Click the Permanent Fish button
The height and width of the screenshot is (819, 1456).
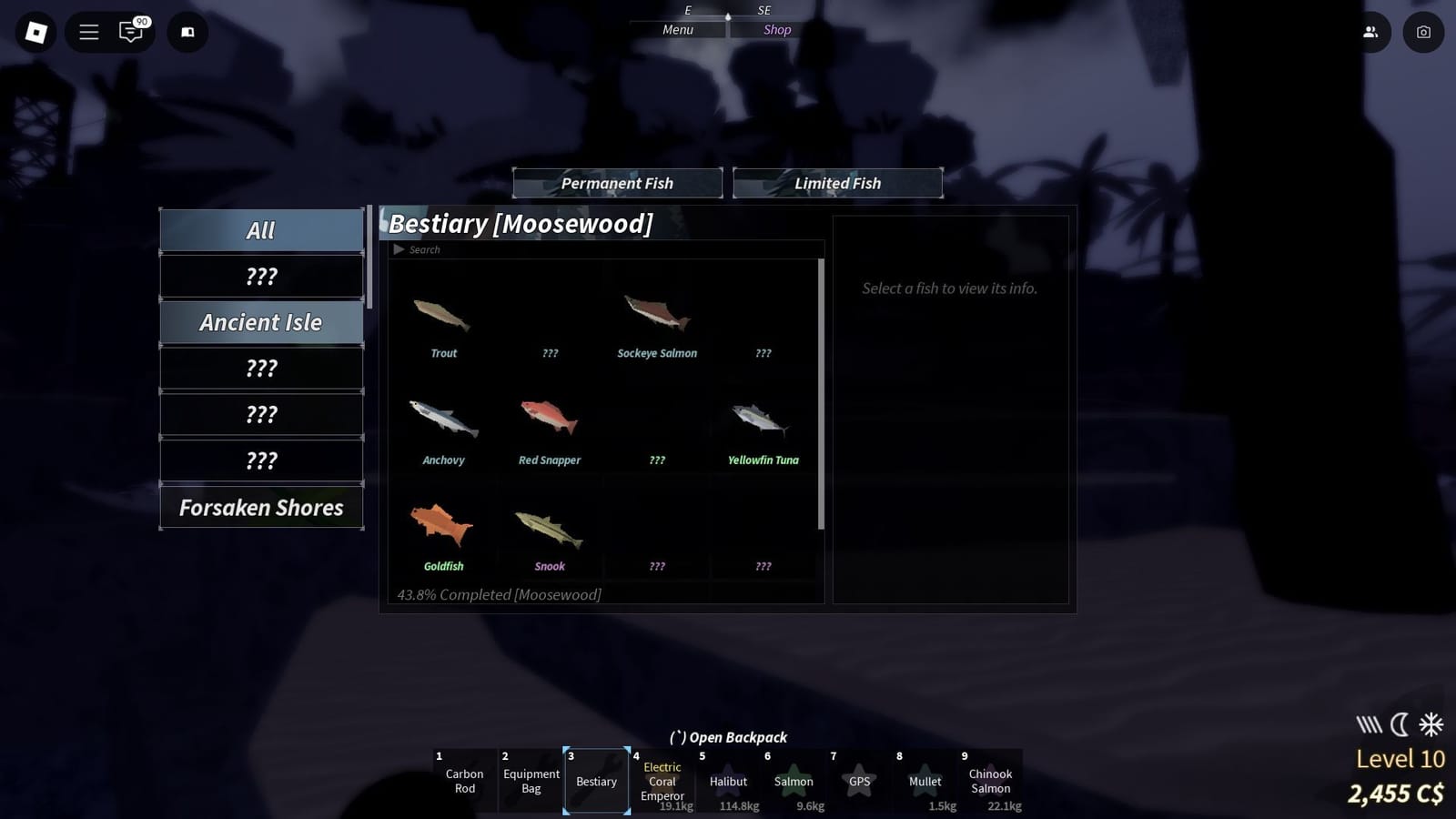tap(618, 183)
